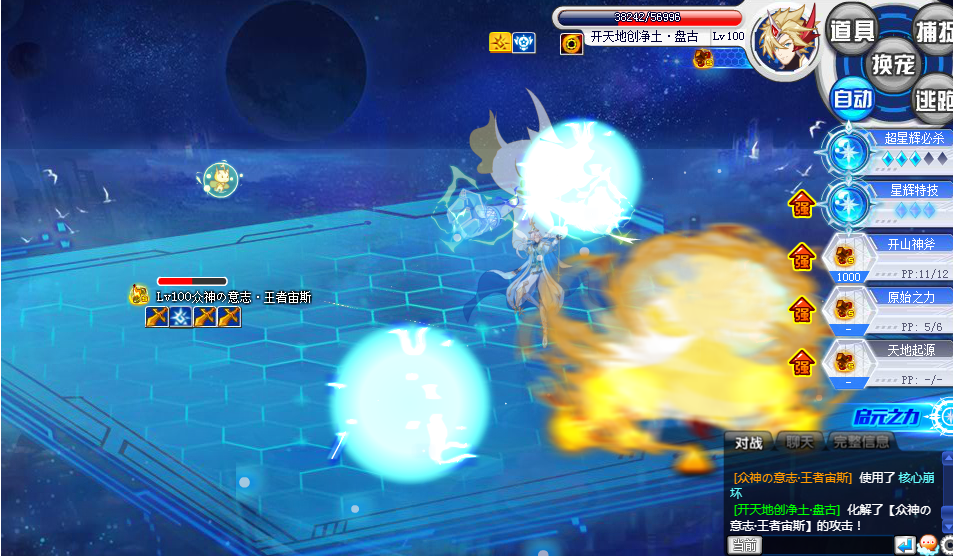Switch to the 聊天 chat tab

[x=799, y=442]
